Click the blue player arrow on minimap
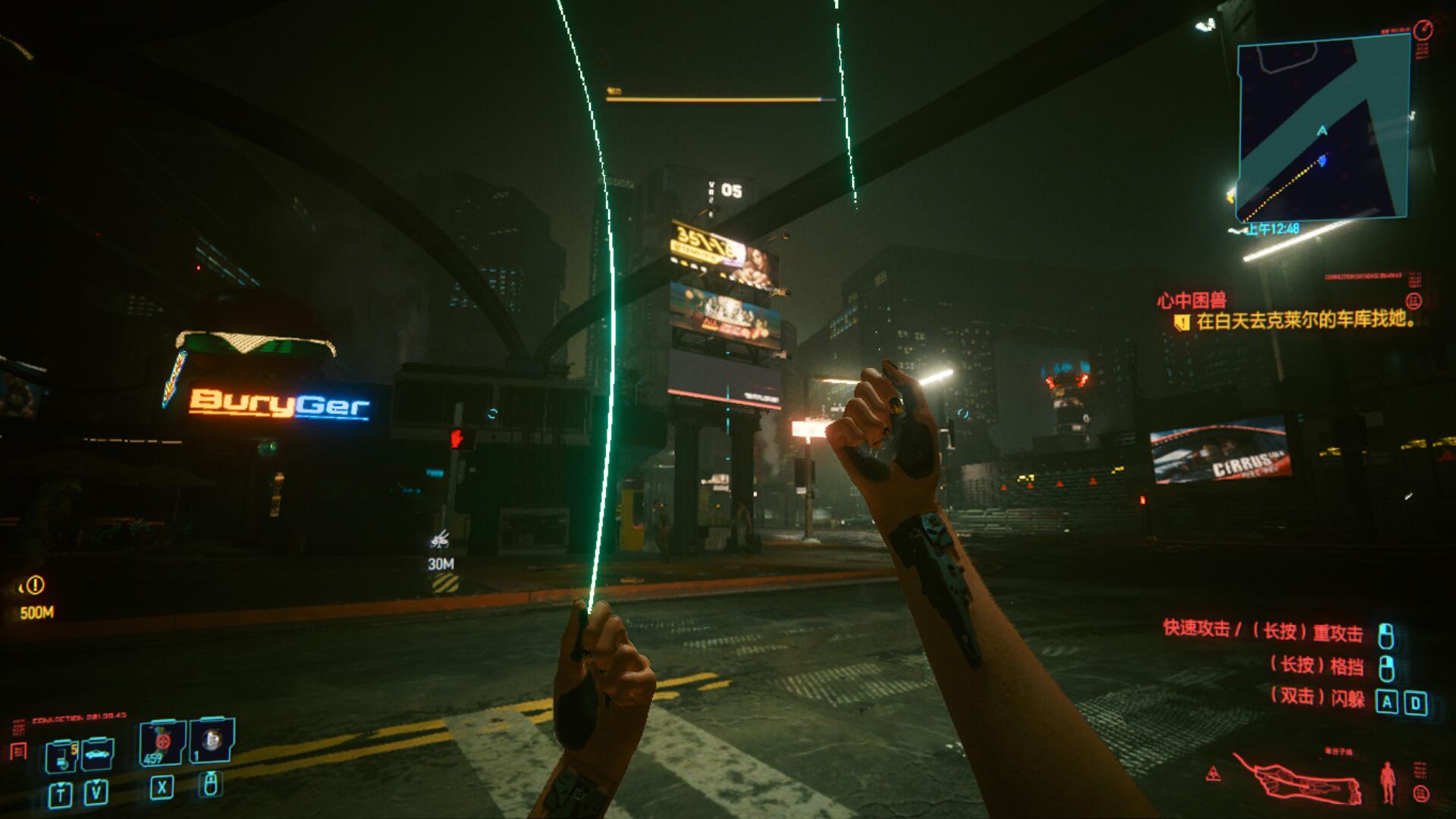This screenshot has height=819, width=1456. click(x=1322, y=160)
